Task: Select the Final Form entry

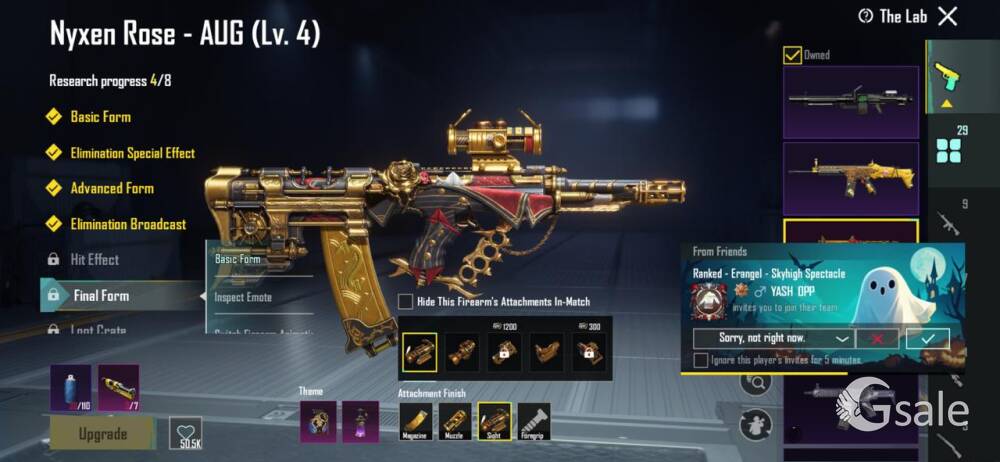Action: click(x=100, y=295)
